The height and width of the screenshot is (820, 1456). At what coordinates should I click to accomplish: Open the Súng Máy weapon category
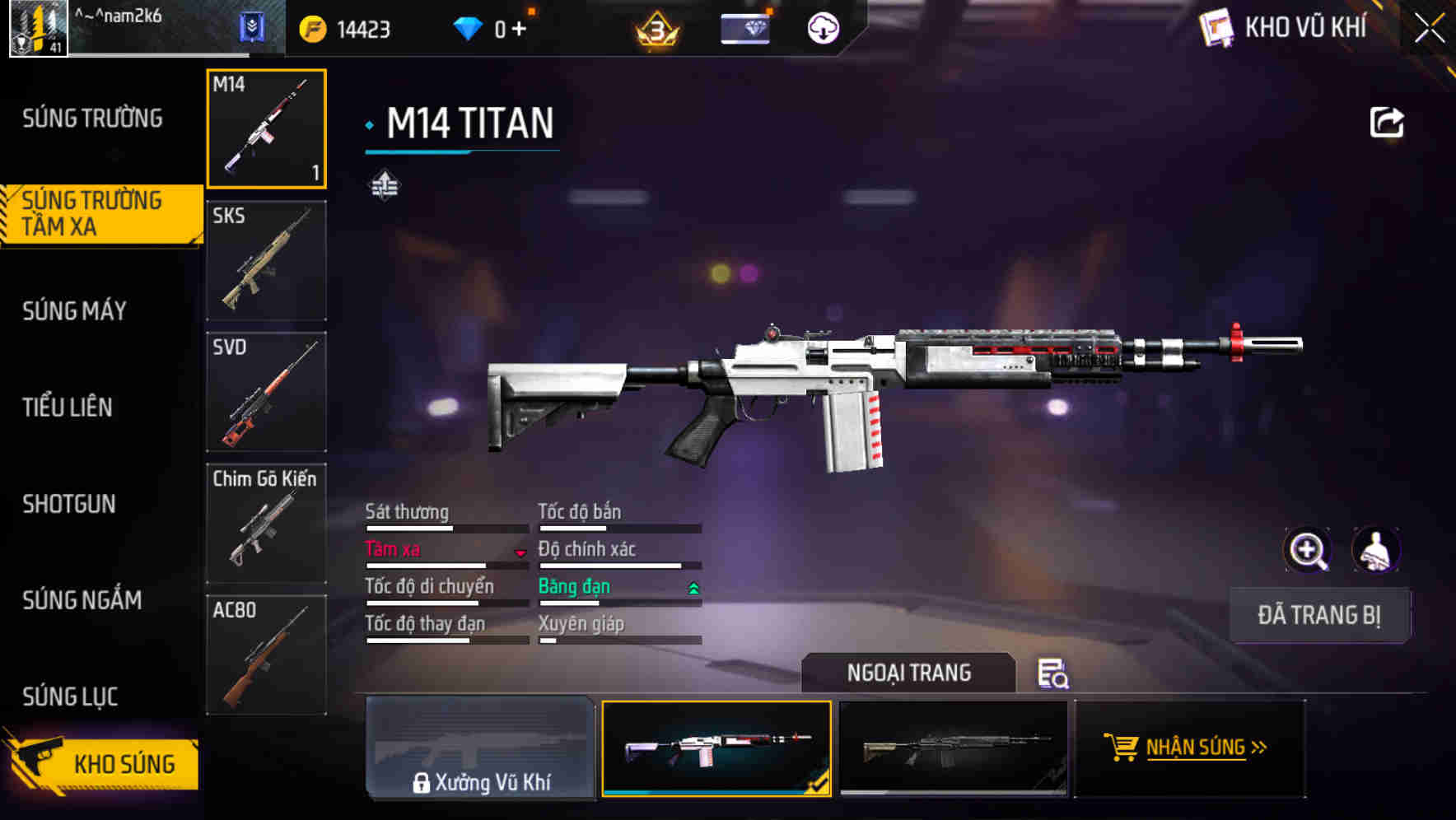point(75,310)
